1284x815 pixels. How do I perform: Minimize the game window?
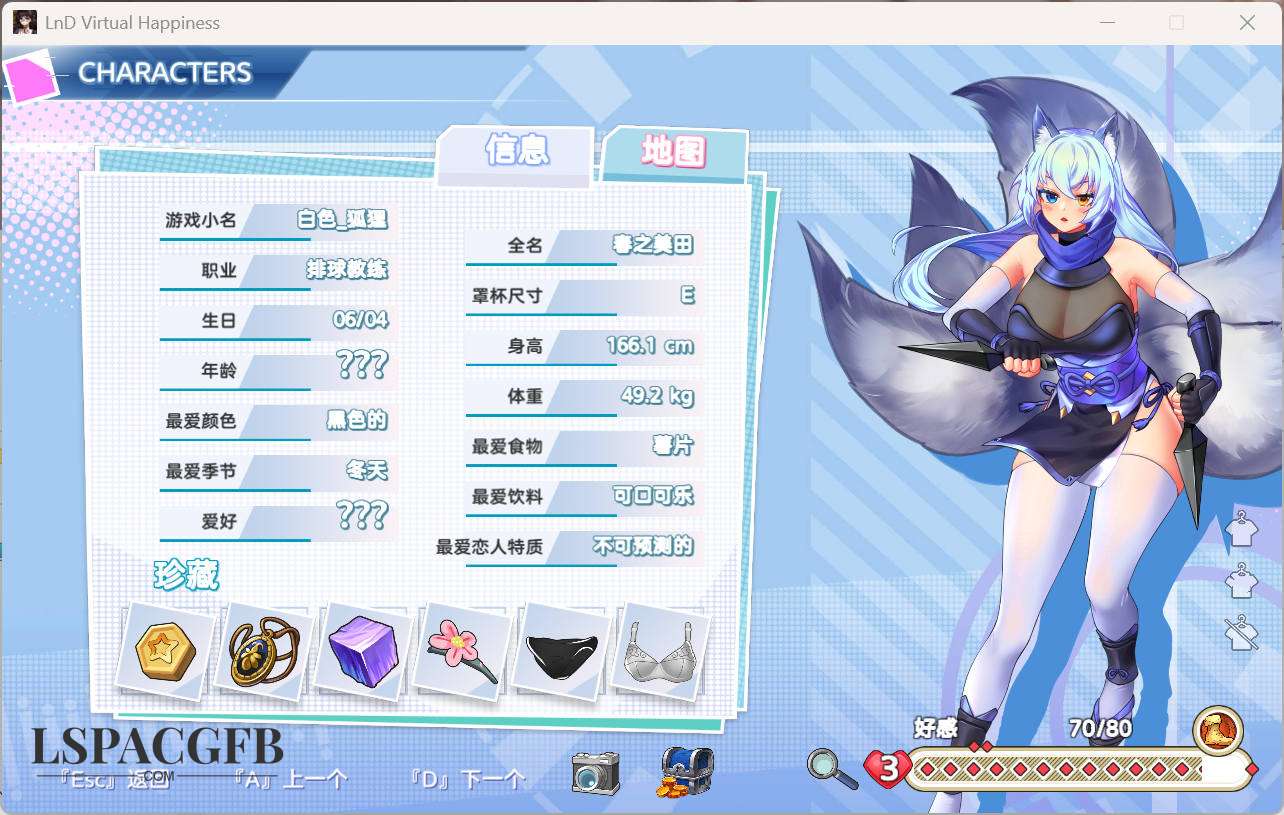coord(1106,22)
